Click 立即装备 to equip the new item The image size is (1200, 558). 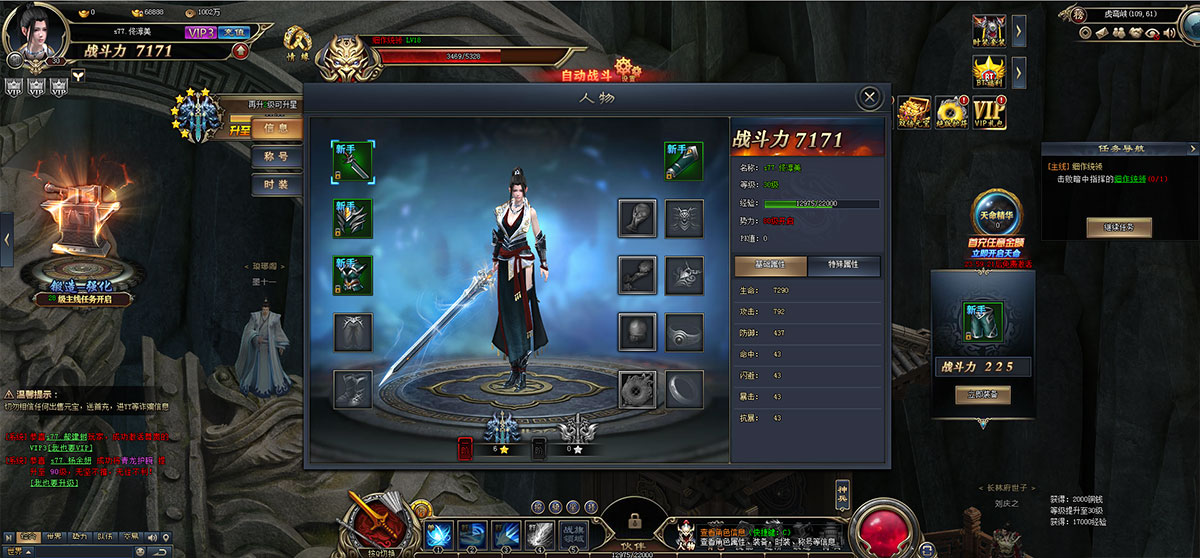(982, 395)
